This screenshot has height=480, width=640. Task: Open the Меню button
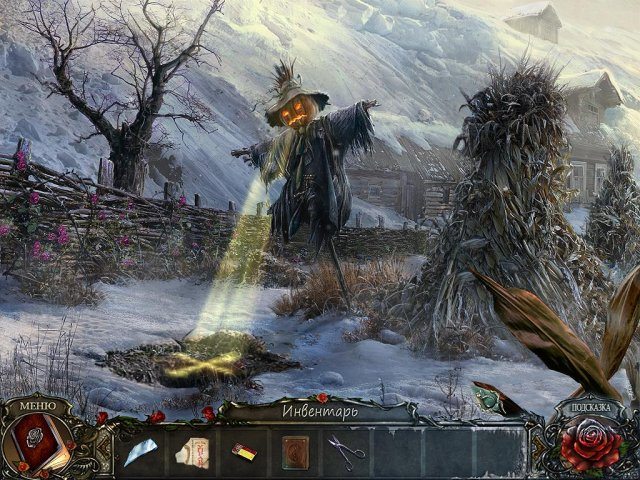point(37,406)
